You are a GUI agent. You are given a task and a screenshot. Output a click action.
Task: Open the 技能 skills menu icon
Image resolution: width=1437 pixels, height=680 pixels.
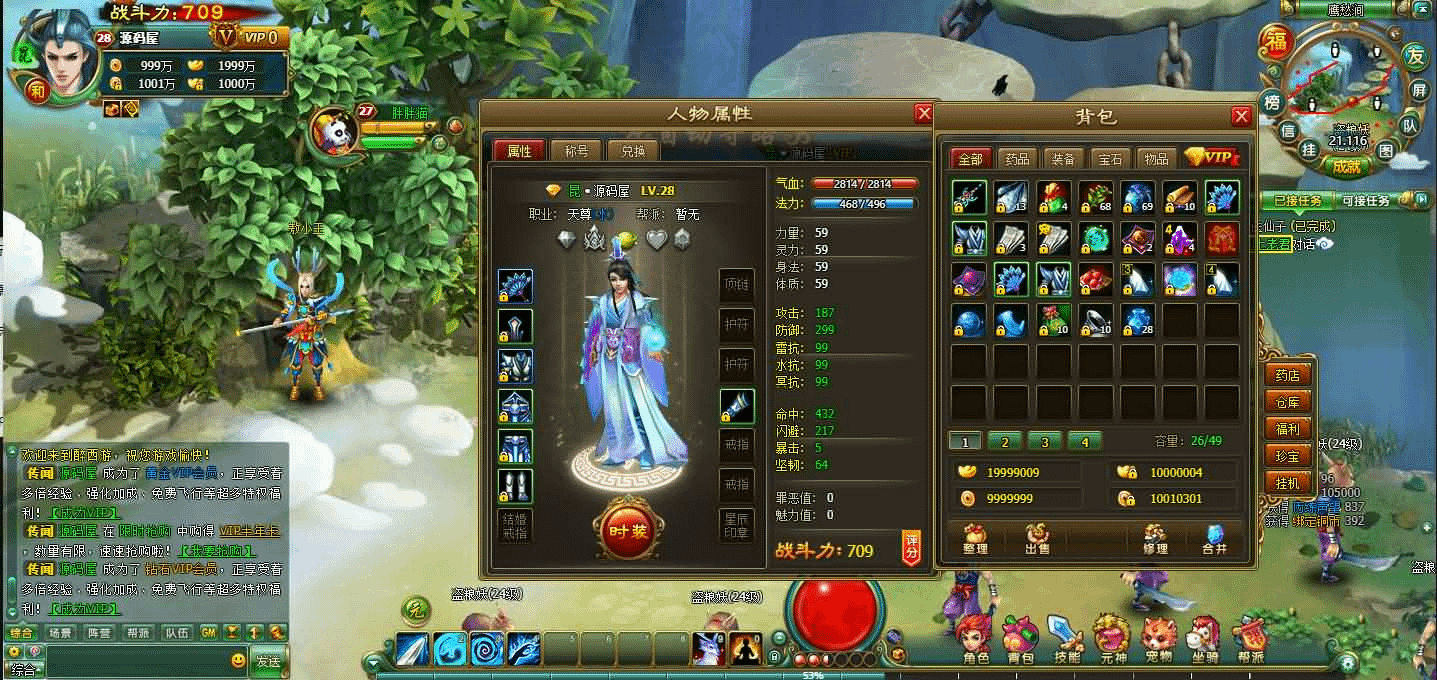coord(1067,639)
